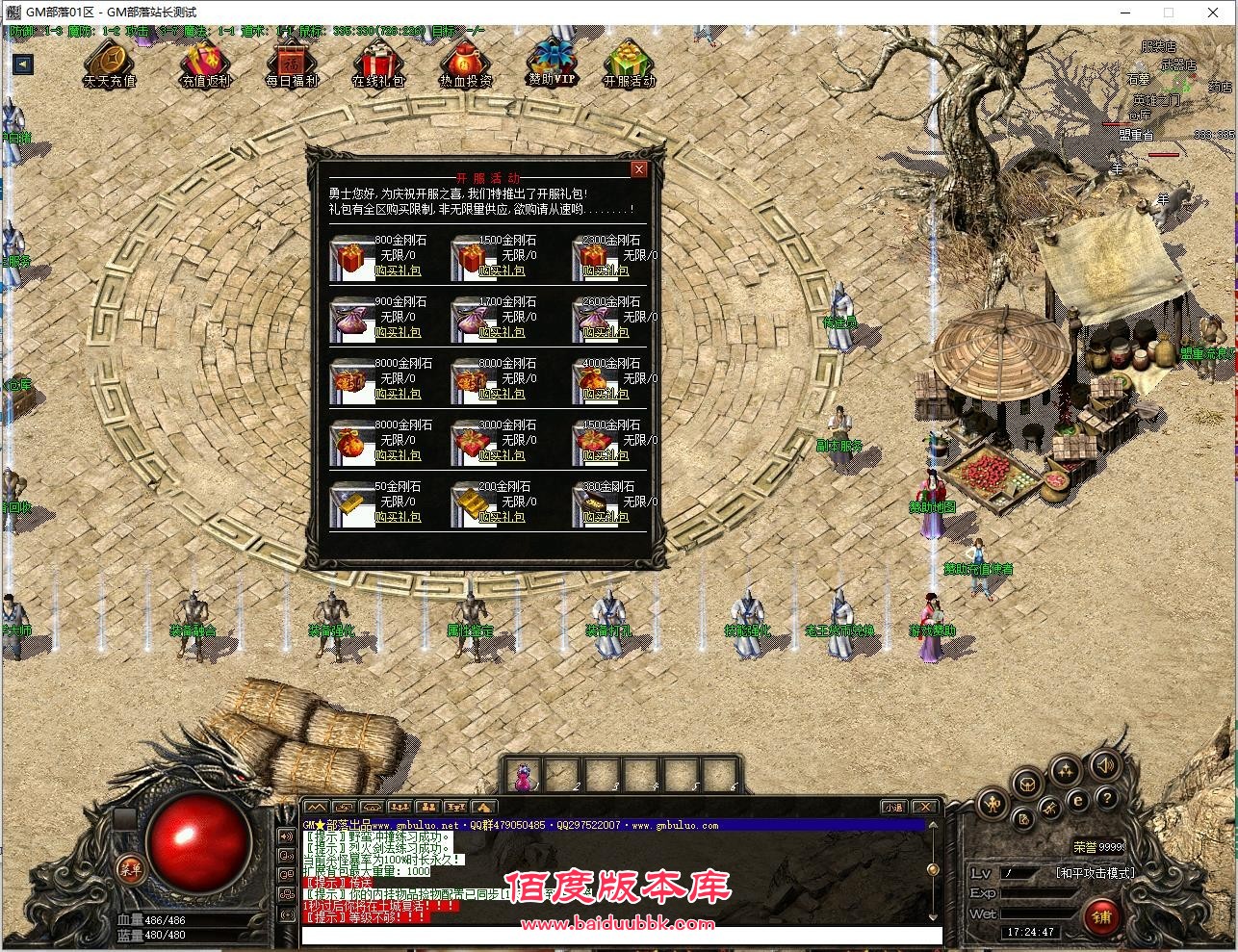The image size is (1238, 952).
Task: Purchase the 4000金刚石 gift pack
Action: point(606,395)
